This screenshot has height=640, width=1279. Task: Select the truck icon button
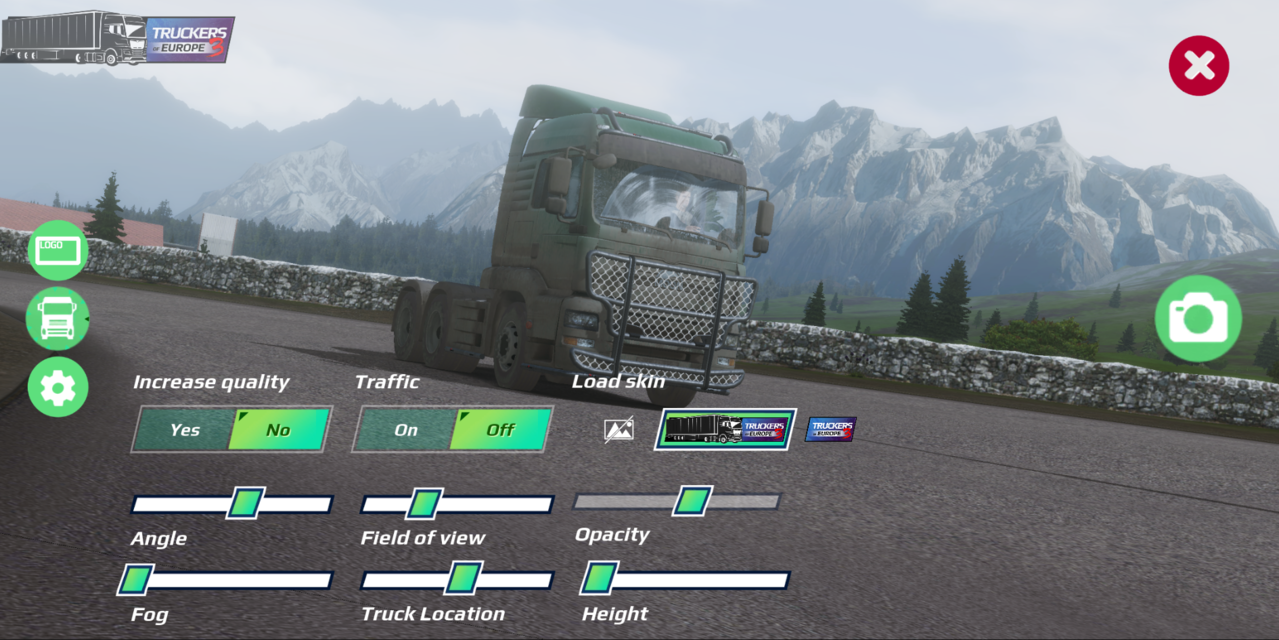point(58,319)
